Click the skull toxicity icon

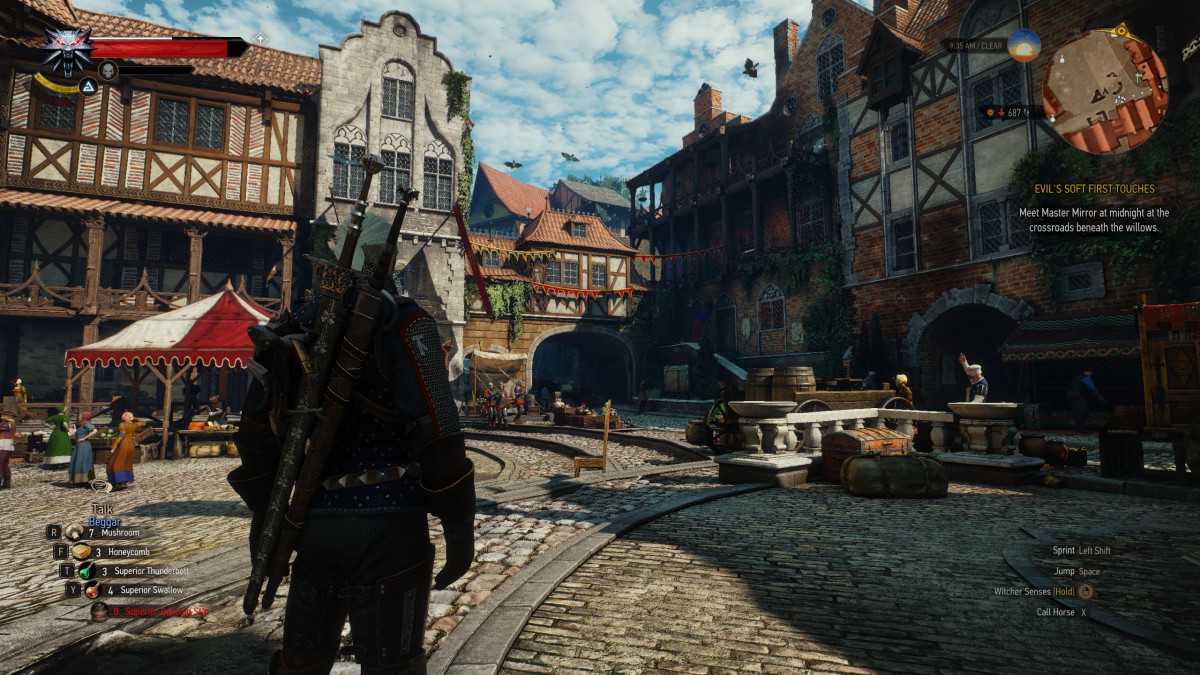pyautogui.click(x=108, y=70)
